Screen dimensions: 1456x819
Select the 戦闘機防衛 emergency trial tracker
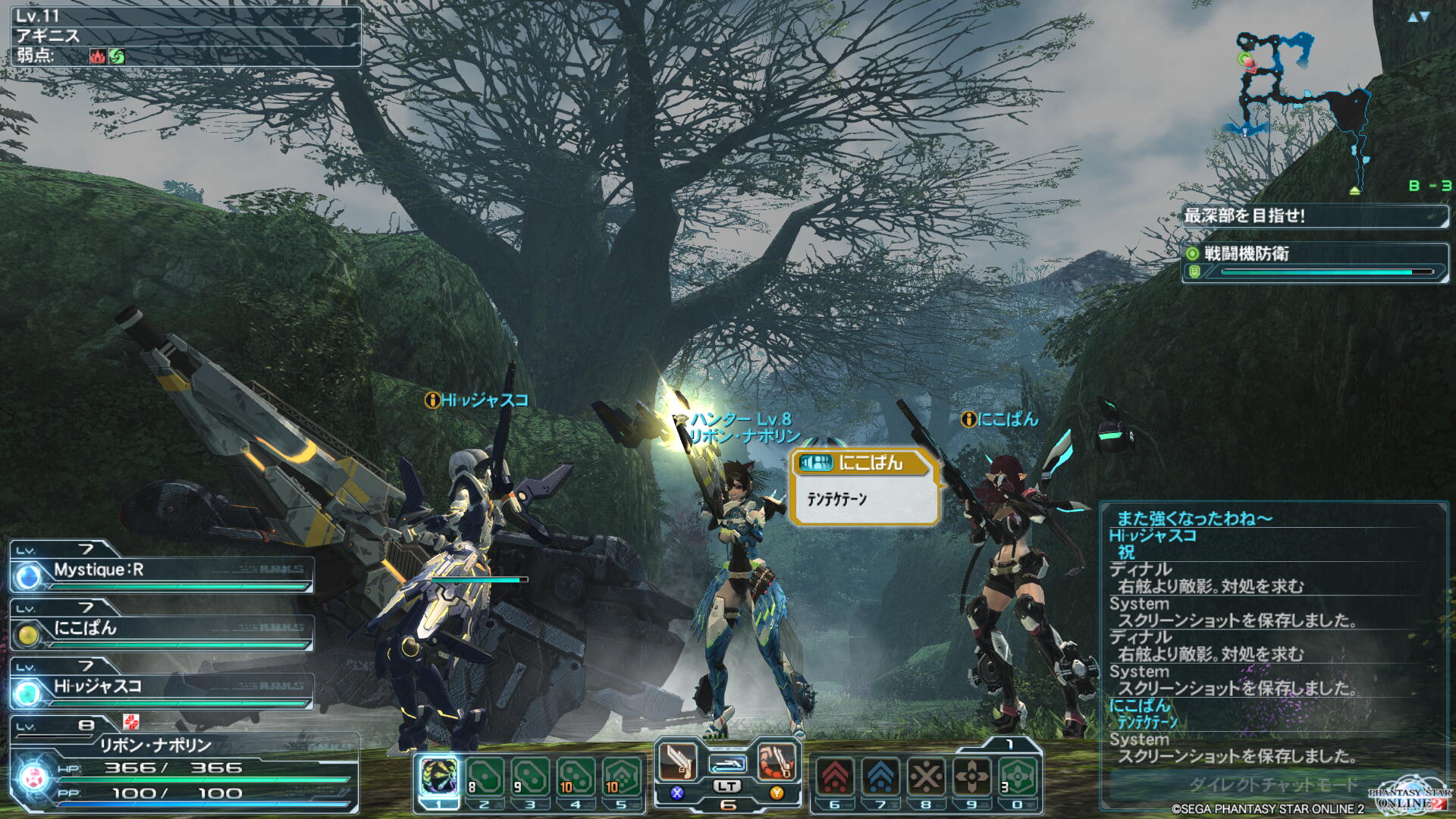pos(1314,262)
